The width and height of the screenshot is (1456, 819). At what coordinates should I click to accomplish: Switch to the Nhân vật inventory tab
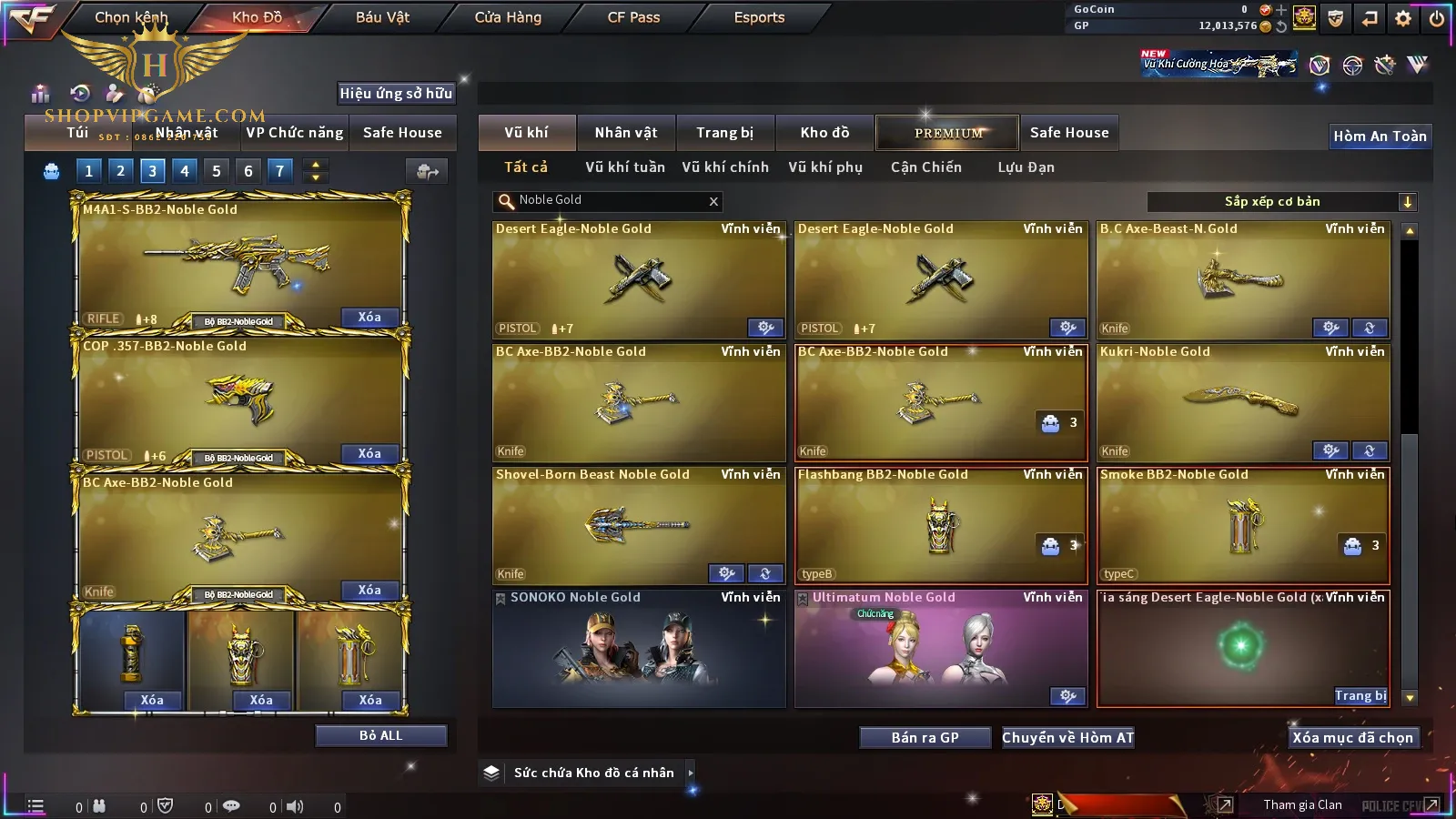pos(625,133)
